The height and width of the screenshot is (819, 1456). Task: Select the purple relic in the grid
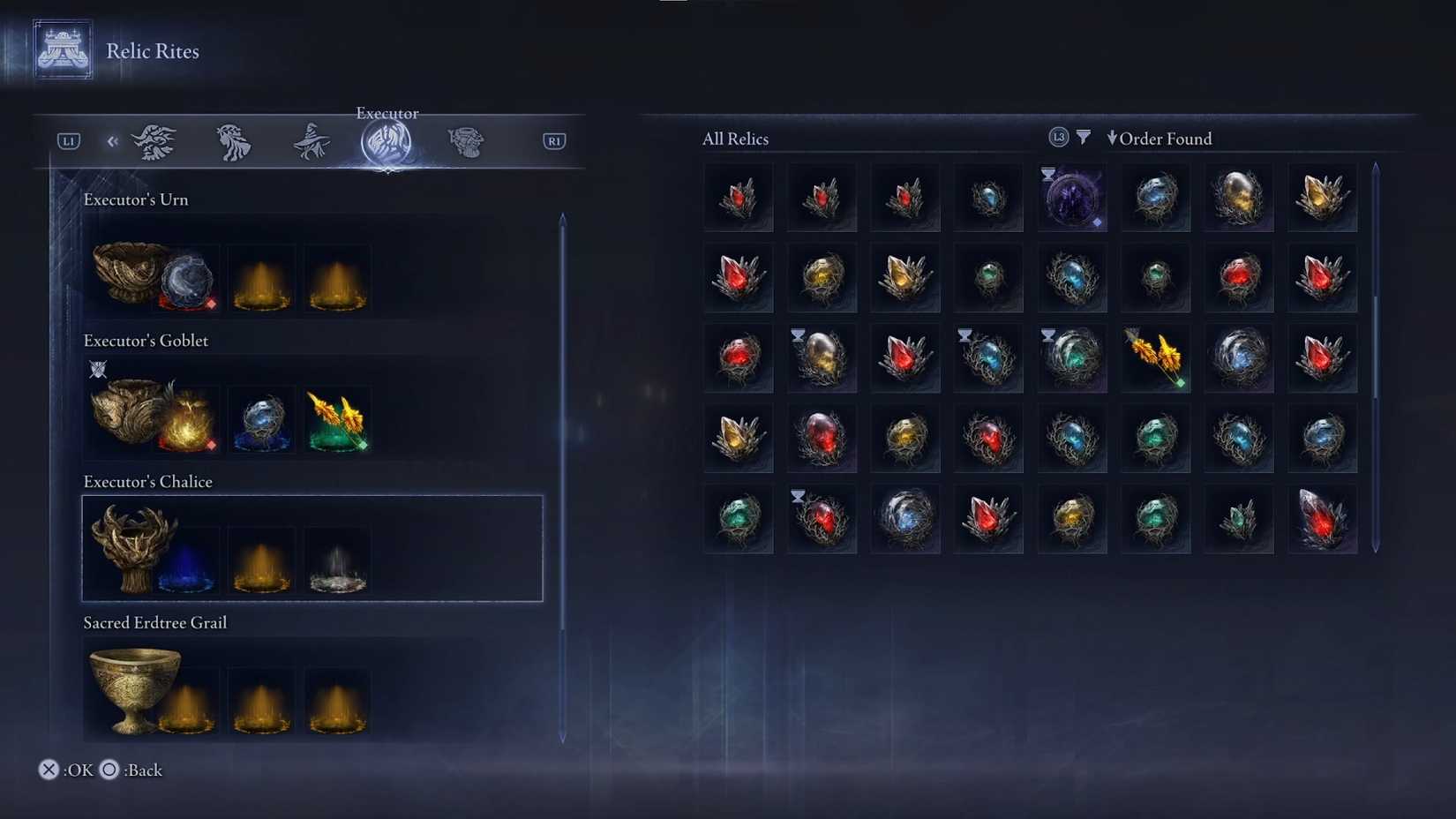pos(1071,197)
